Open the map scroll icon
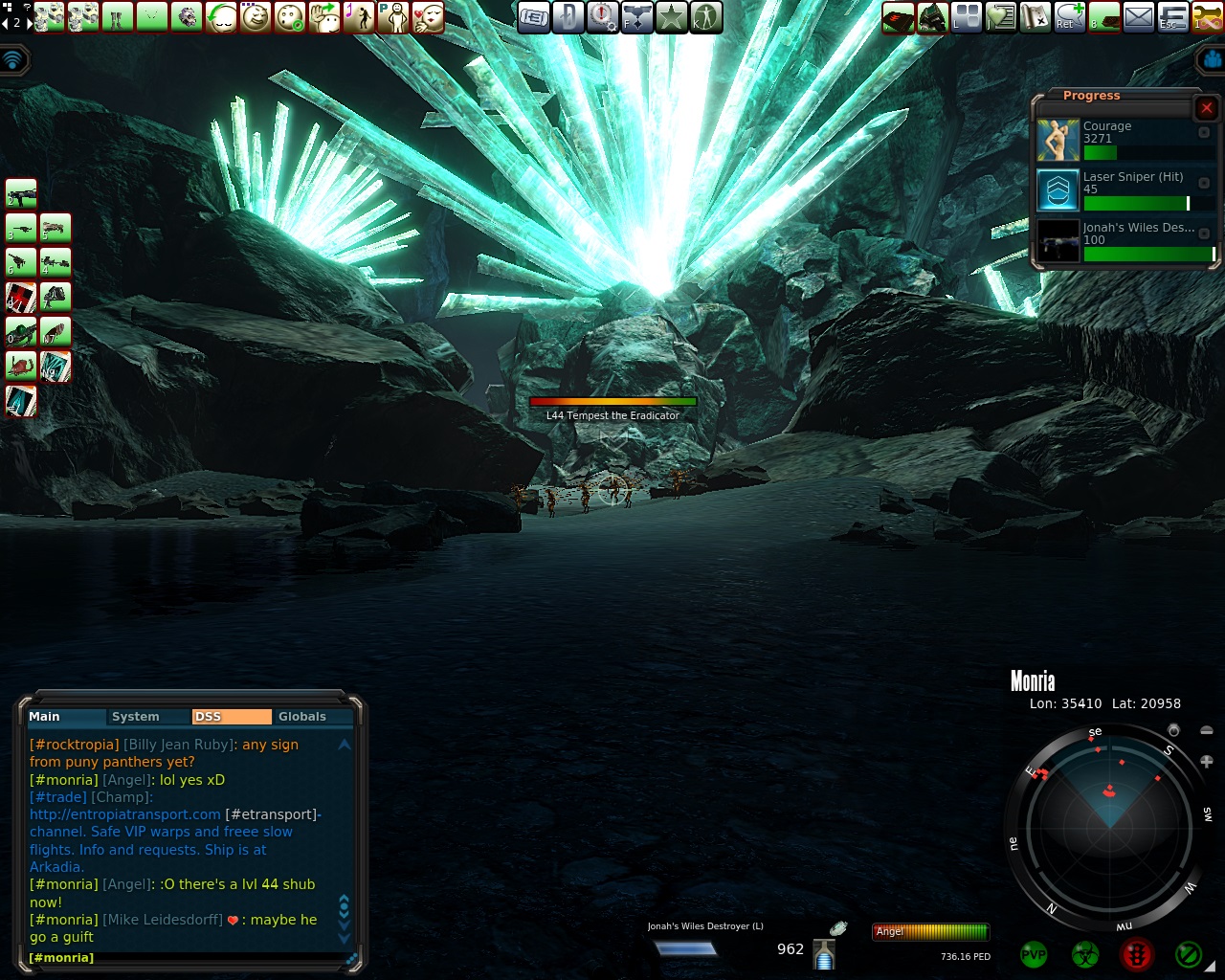The width and height of the screenshot is (1225, 980). [x=1035, y=17]
